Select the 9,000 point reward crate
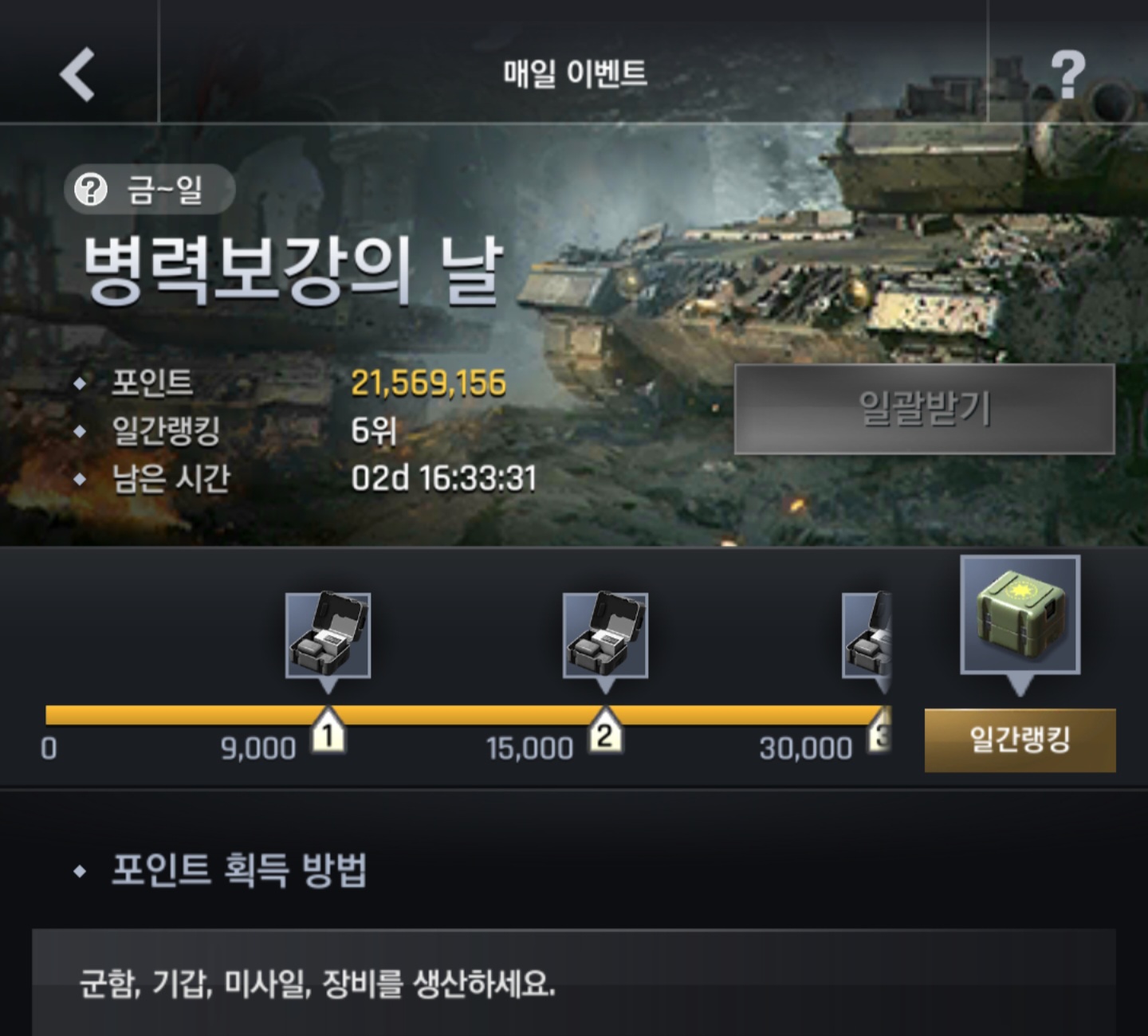The width and height of the screenshot is (1148, 1036). click(328, 635)
